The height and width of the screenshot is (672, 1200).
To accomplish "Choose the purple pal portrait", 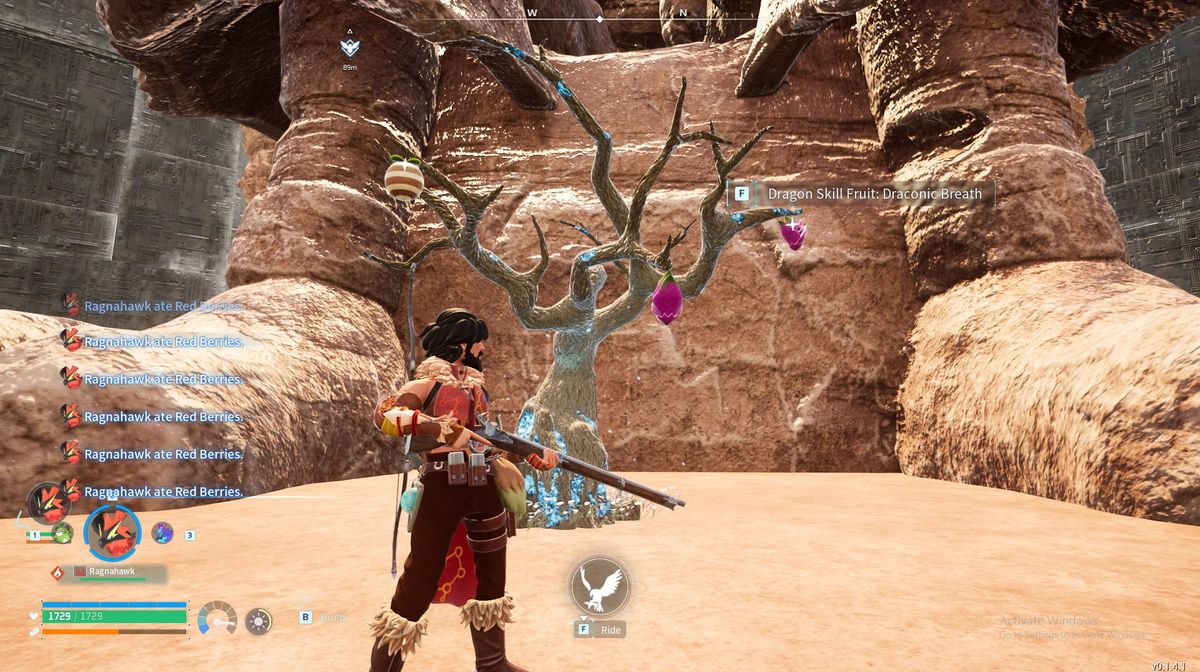I will click(162, 533).
